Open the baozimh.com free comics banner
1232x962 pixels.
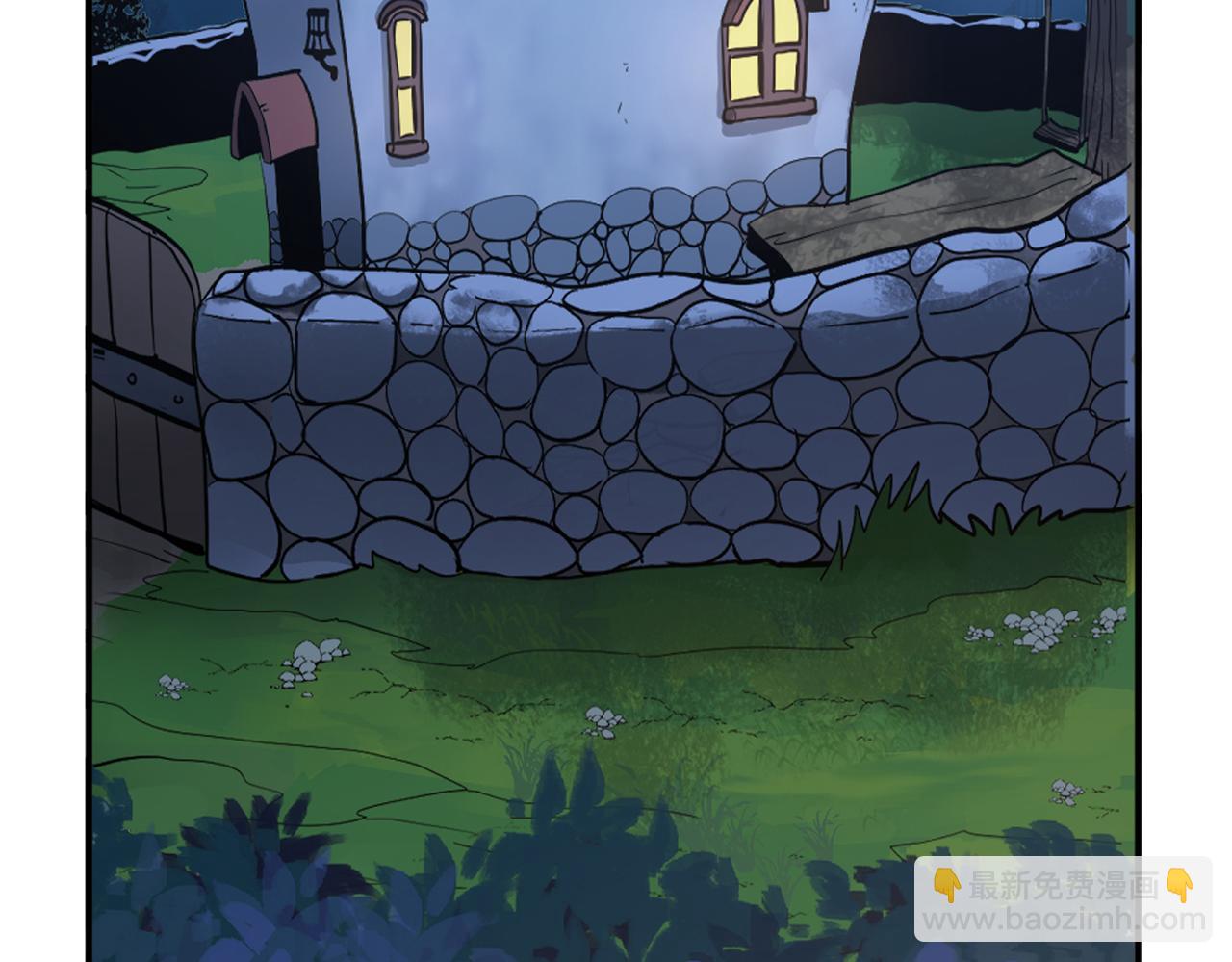pyautogui.click(x=1063, y=899)
